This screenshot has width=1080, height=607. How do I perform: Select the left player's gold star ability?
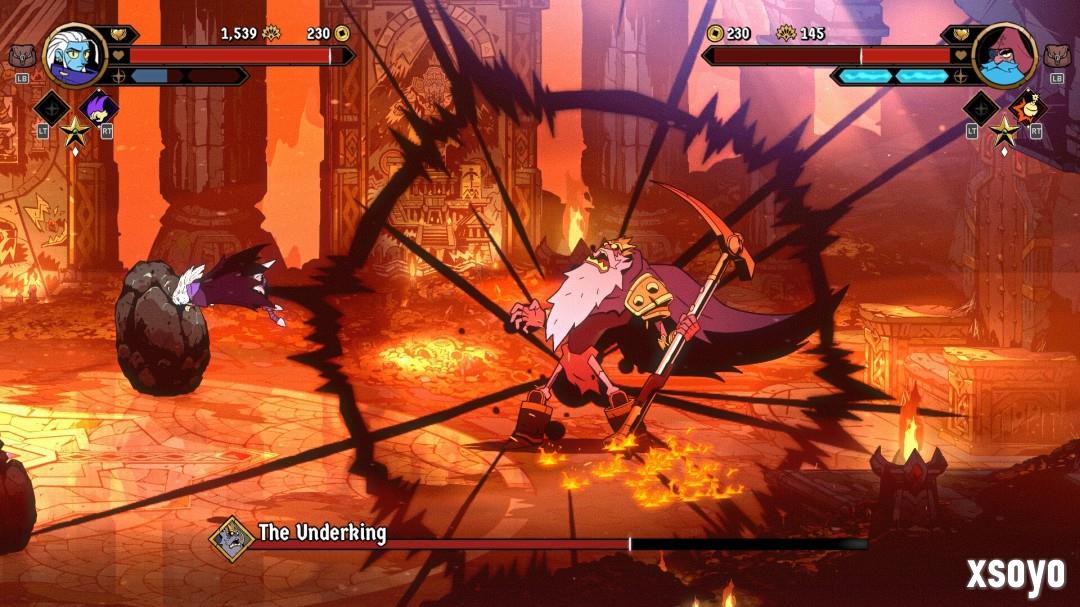point(74,130)
